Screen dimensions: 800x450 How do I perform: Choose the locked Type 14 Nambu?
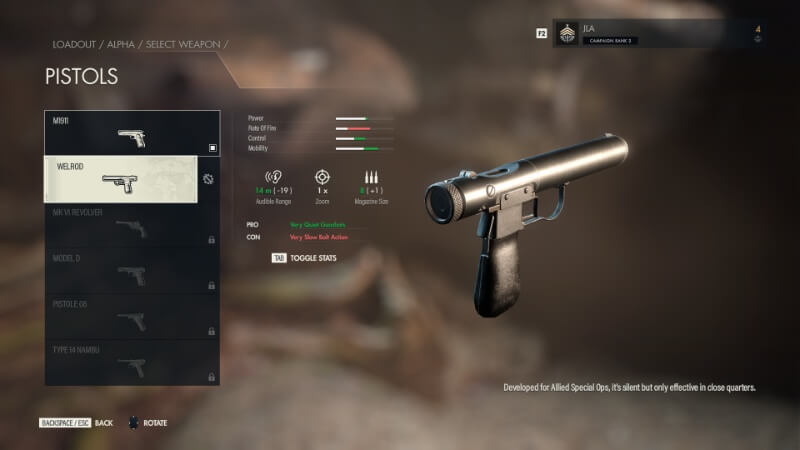click(x=131, y=362)
